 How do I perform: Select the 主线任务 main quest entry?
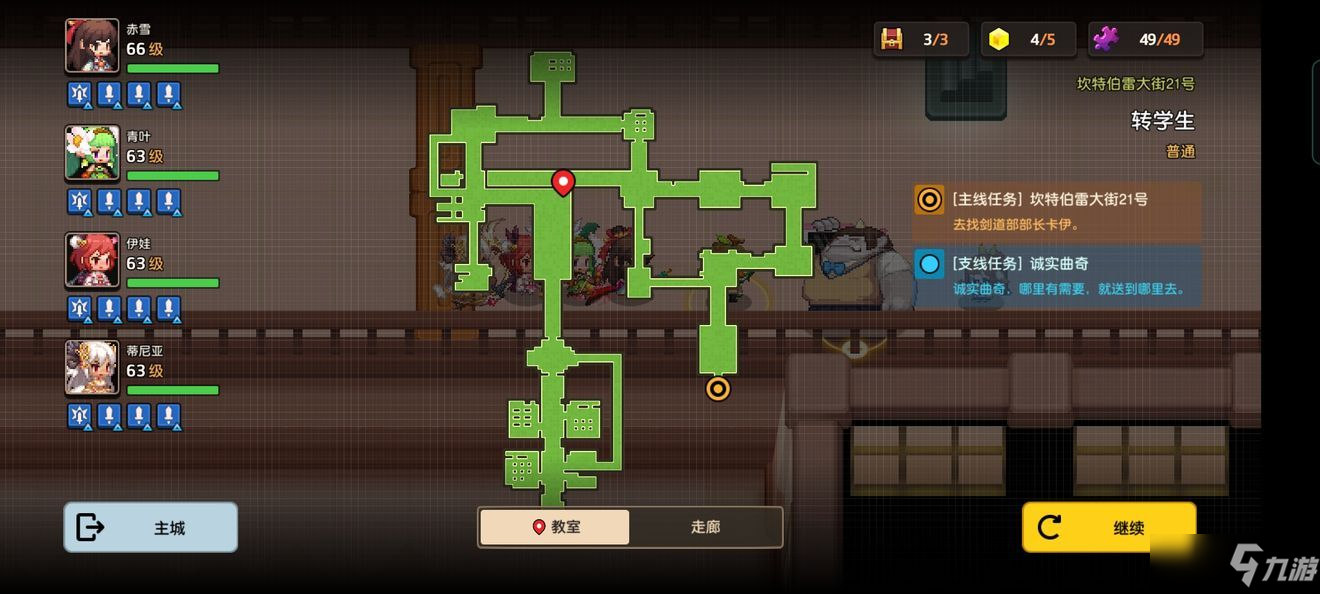pyautogui.click(x=1056, y=211)
